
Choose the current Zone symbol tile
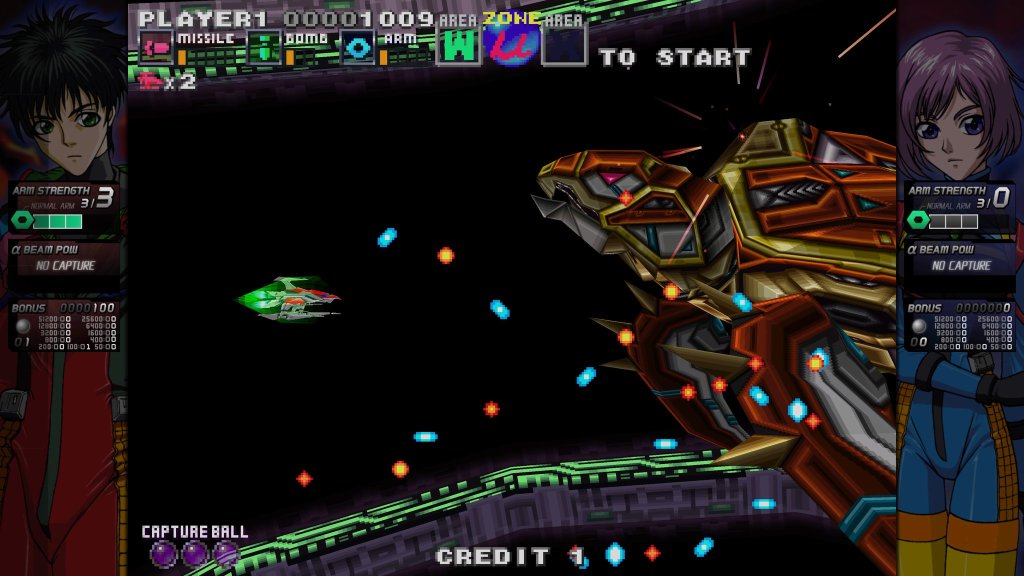[x=512, y=42]
